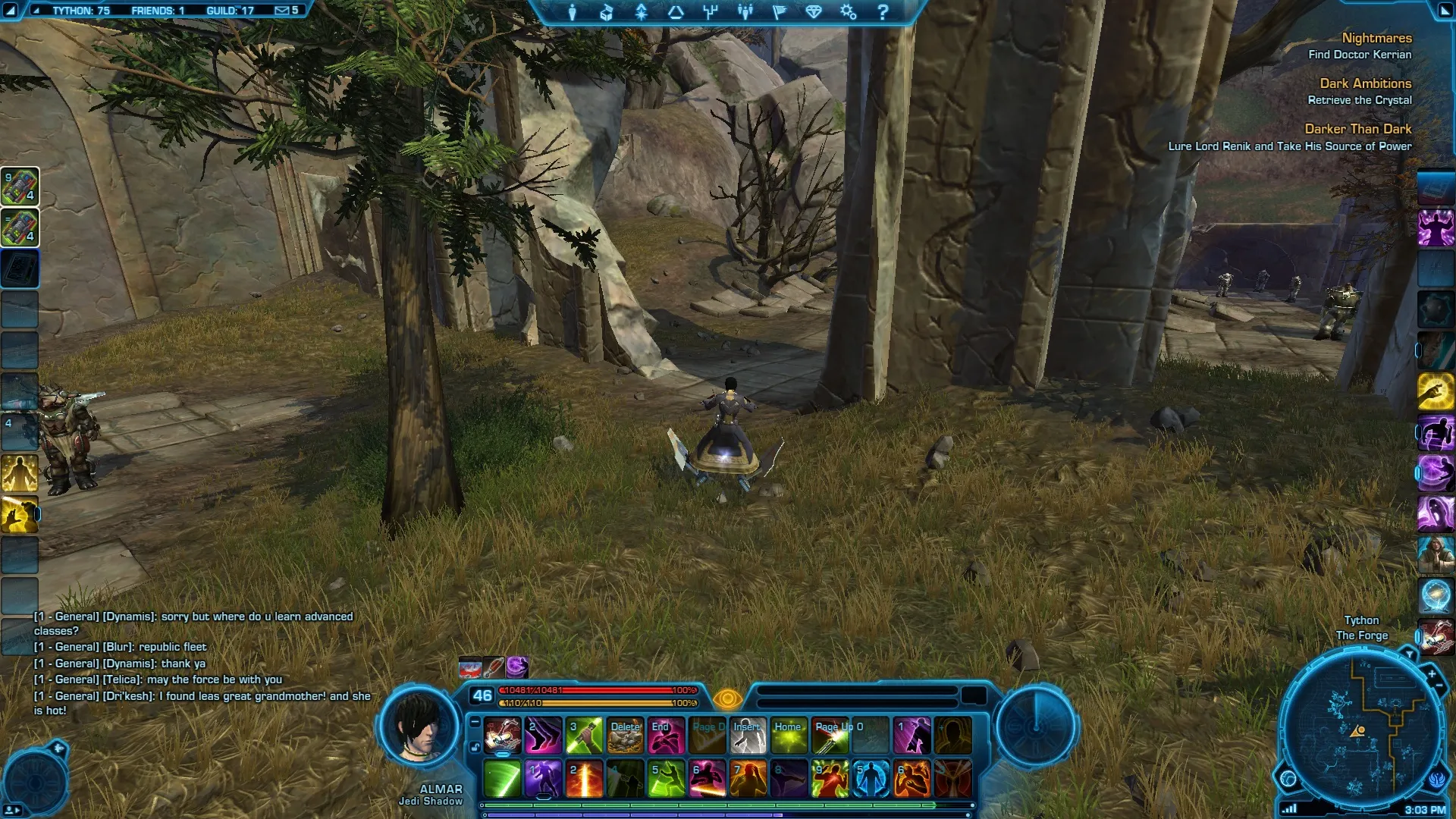Screen dimensions: 1456x819
Task: Select the Dark Ambitions quest entry
Action: (x=1365, y=83)
